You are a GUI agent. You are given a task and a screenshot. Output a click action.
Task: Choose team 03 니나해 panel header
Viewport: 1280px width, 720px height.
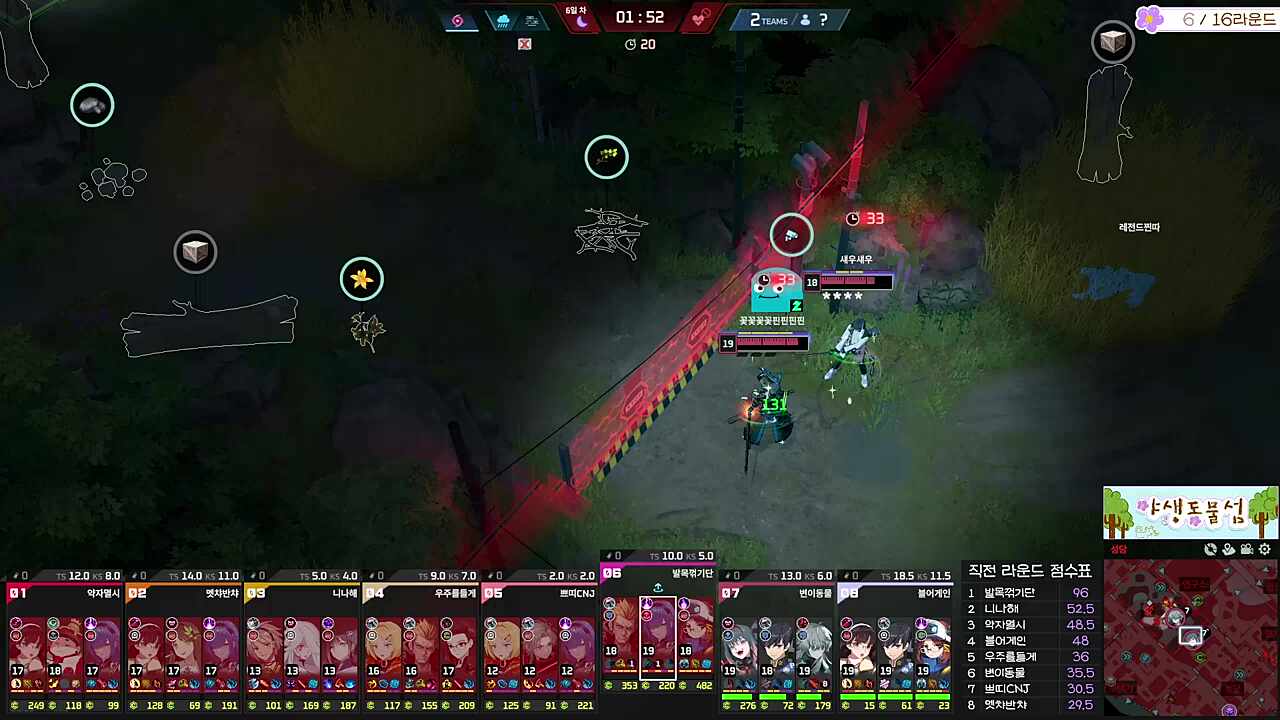(302, 593)
